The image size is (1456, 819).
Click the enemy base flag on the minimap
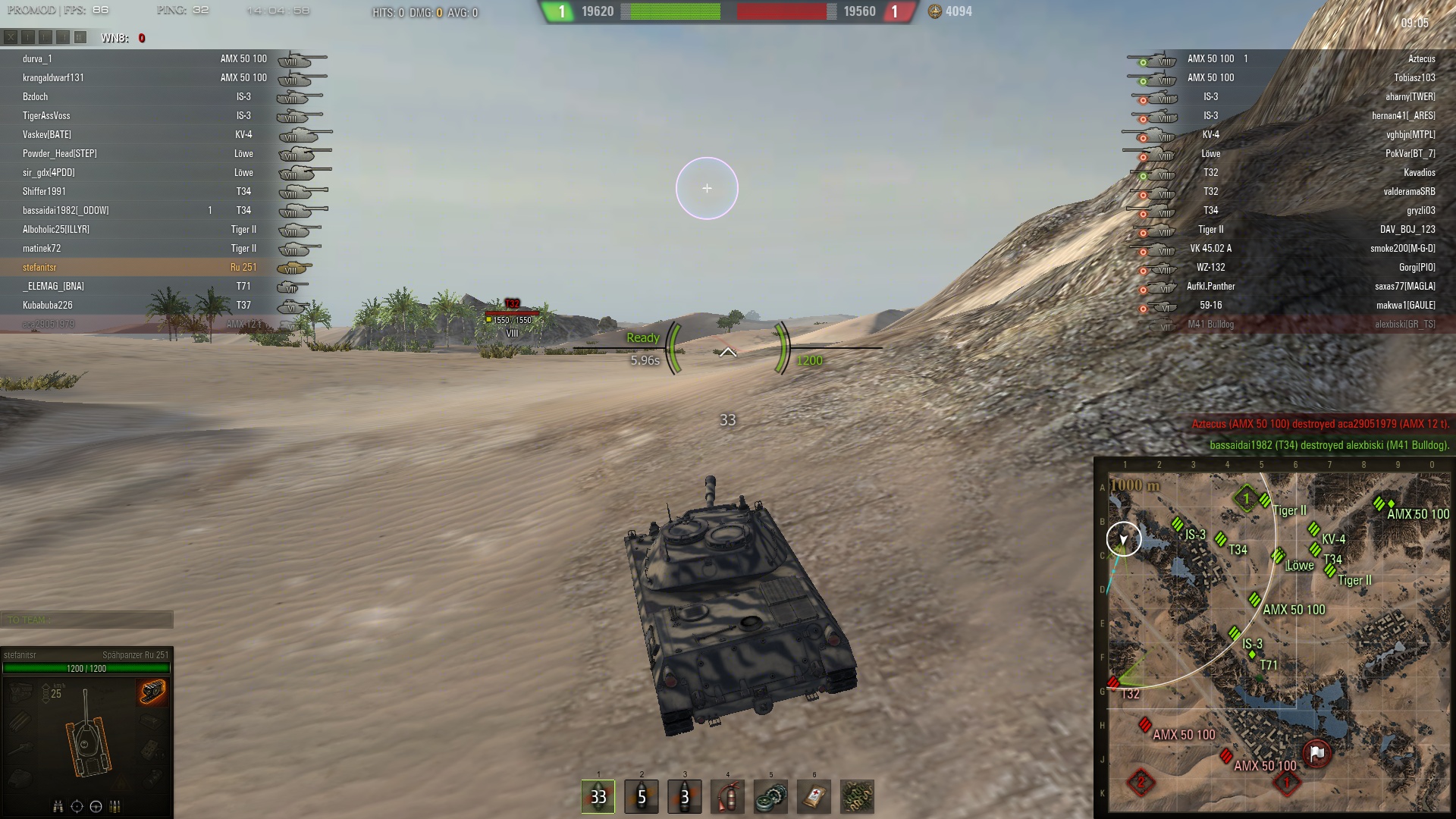(1317, 753)
